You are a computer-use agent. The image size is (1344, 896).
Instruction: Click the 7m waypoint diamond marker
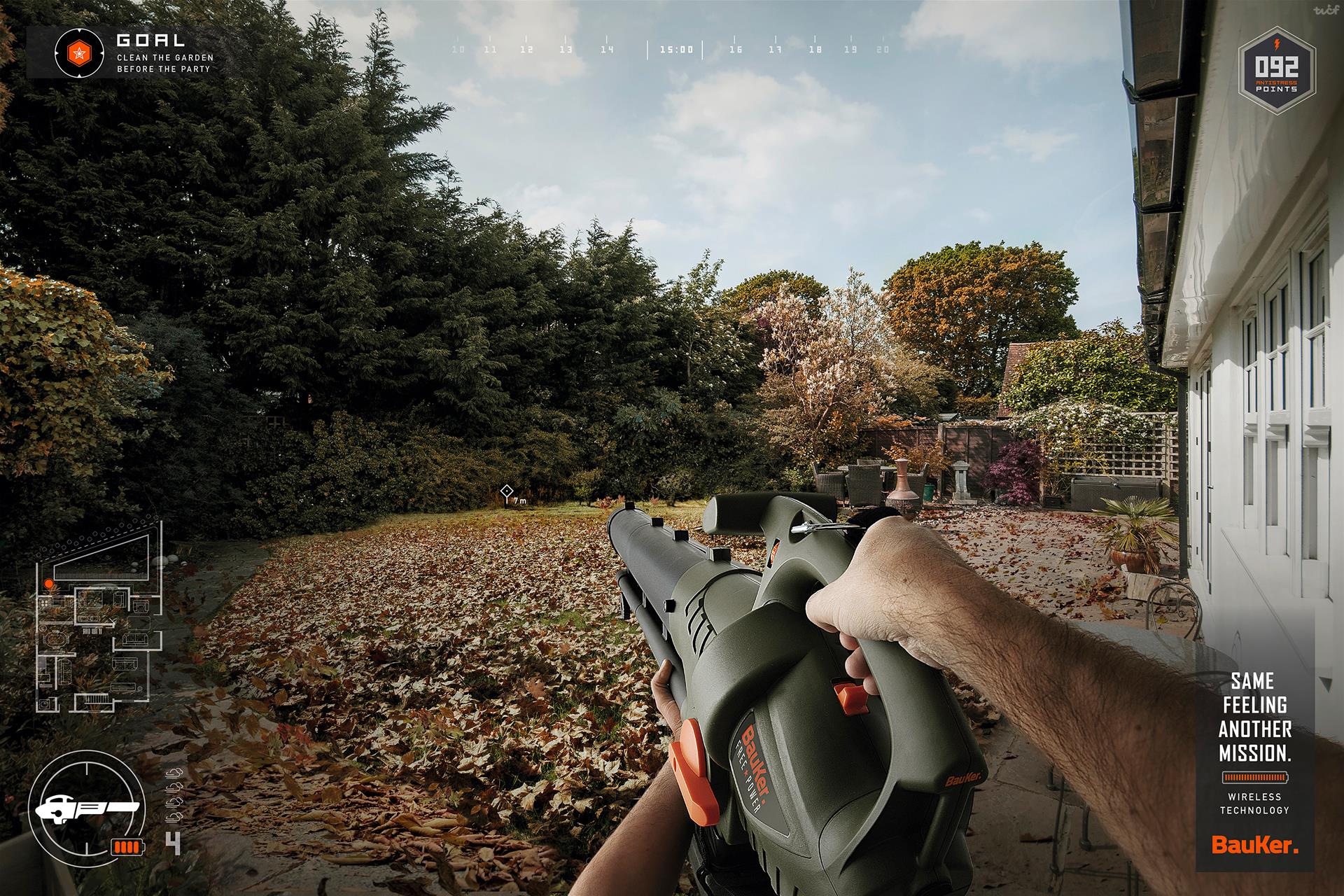(507, 491)
